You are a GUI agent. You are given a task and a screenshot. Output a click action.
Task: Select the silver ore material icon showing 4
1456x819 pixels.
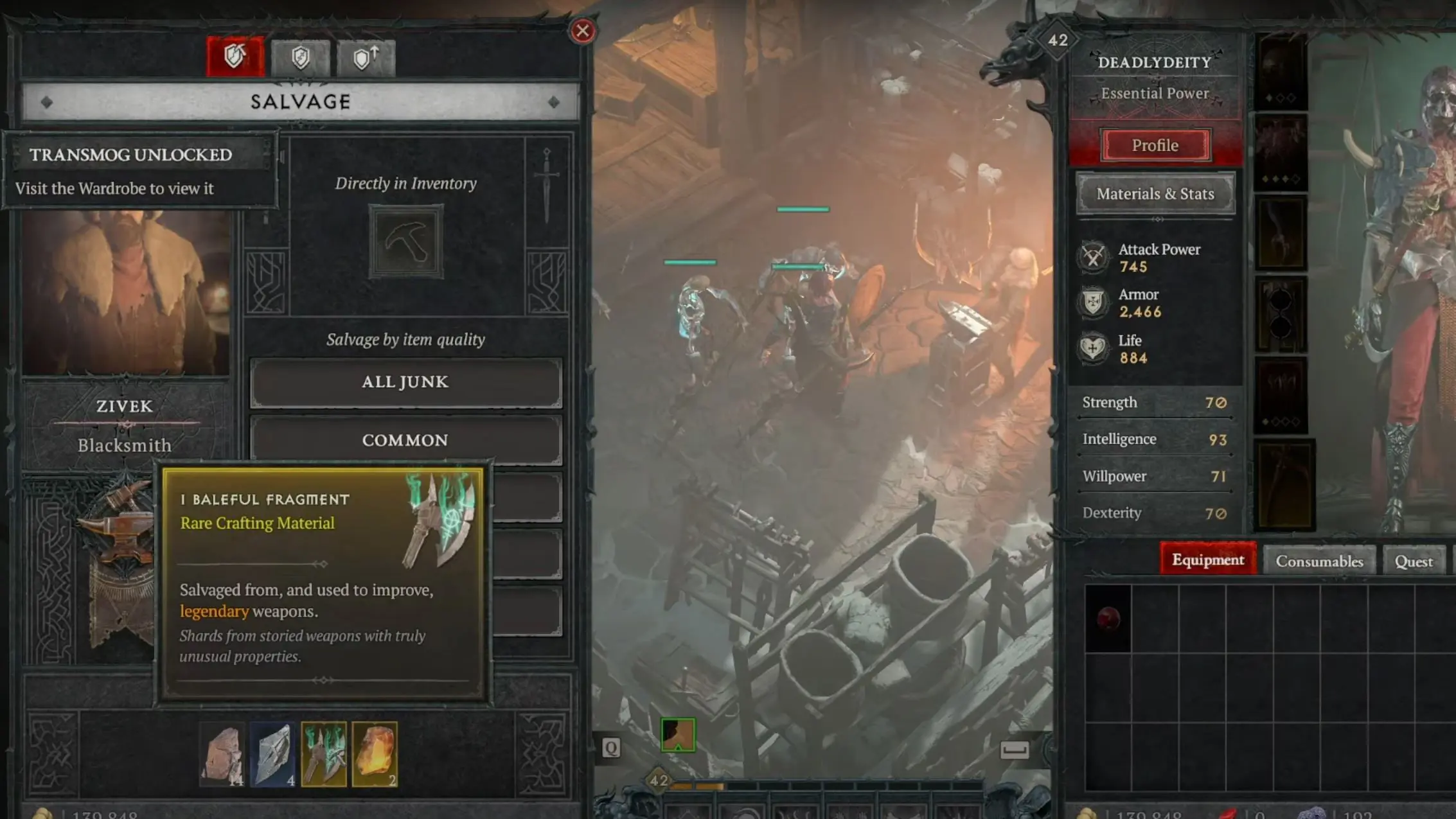coord(274,755)
